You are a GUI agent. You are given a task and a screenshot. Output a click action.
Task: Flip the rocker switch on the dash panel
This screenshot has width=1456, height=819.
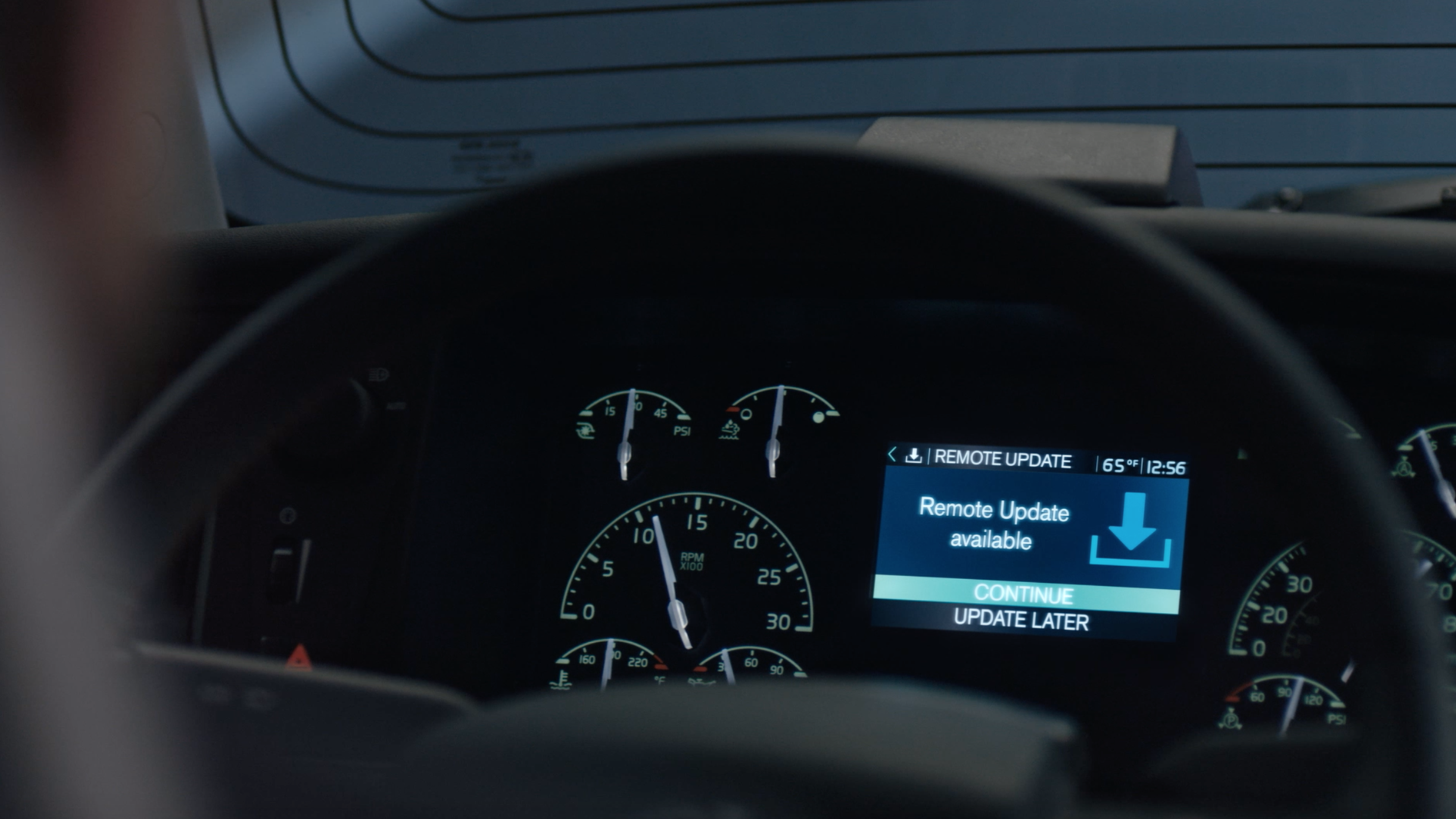click(x=282, y=568)
